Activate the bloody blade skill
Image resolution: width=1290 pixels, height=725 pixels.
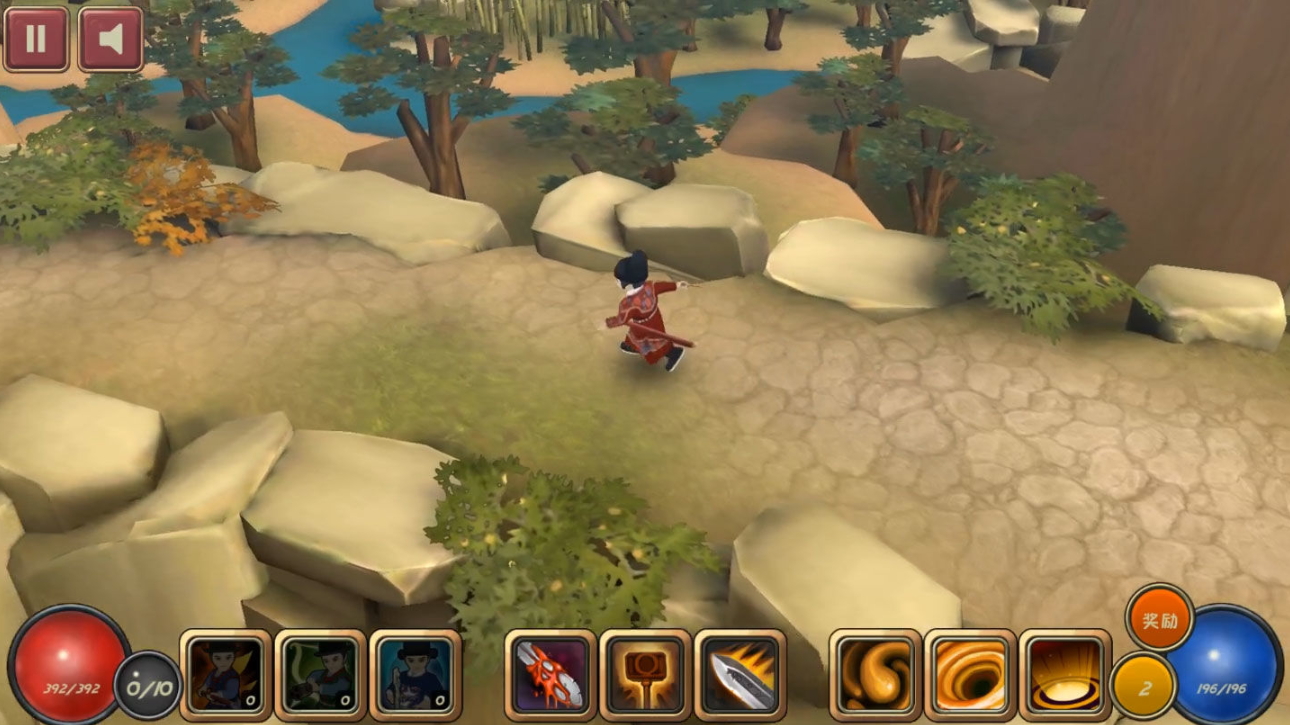(550, 675)
